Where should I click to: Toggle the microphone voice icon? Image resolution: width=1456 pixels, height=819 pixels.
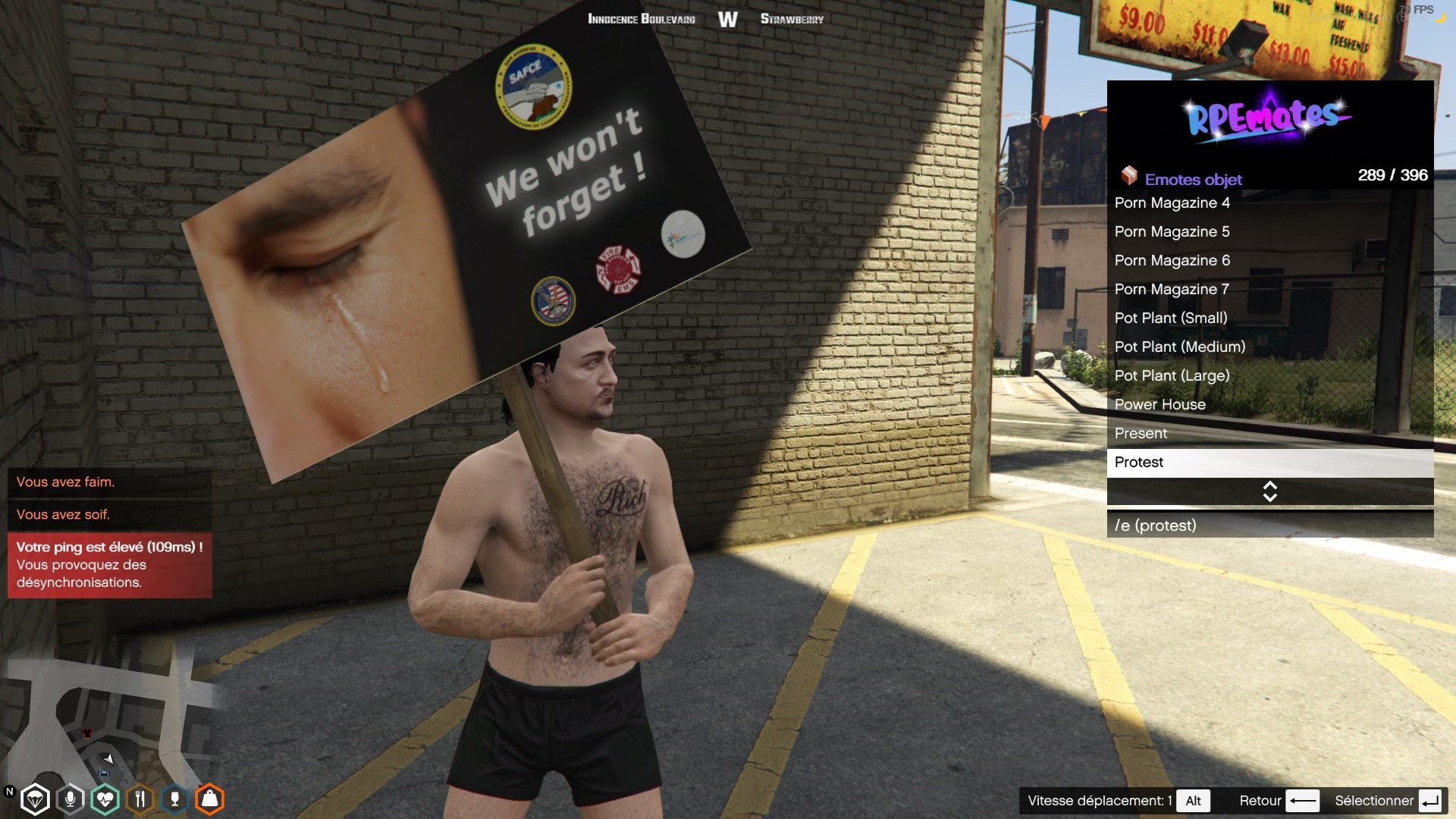coord(70,799)
